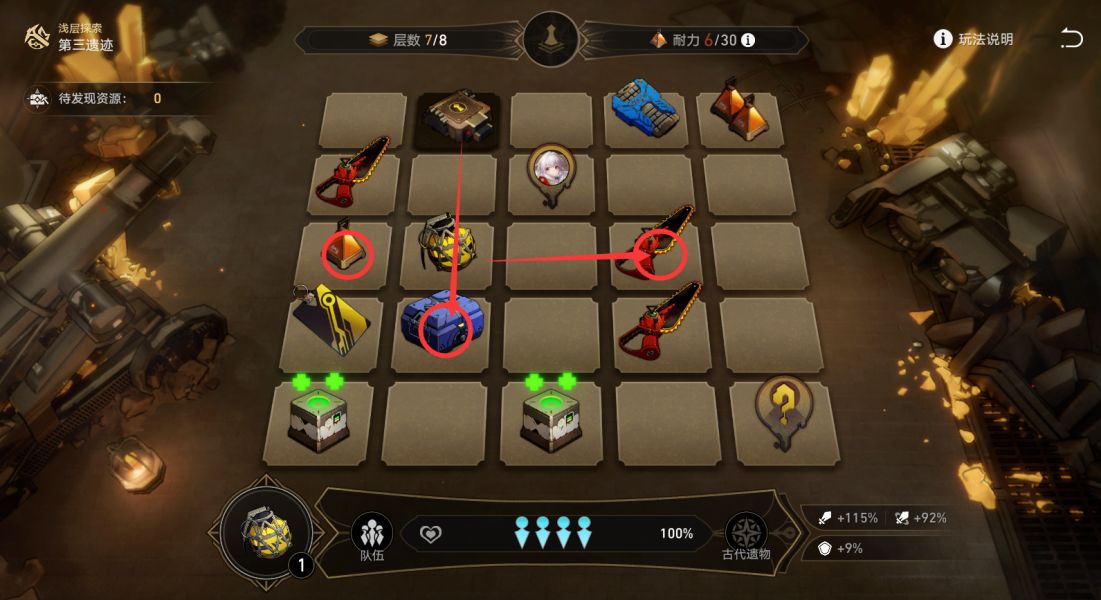Click the return arrow button
This screenshot has width=1101, height=600.
(x=1071, y=39)
